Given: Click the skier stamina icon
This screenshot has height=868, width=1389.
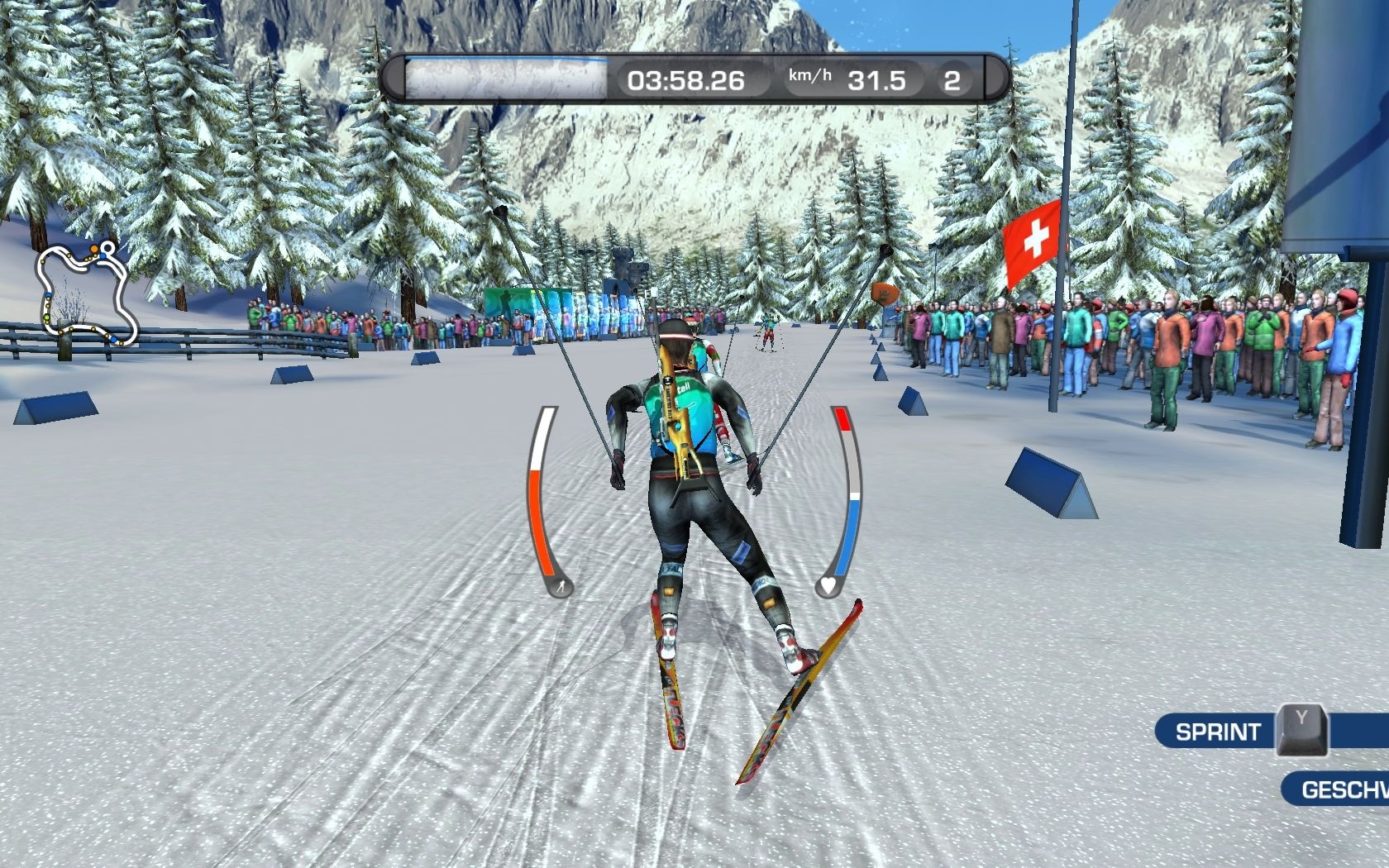Looking at the screenshot, I should pos(561,588).
